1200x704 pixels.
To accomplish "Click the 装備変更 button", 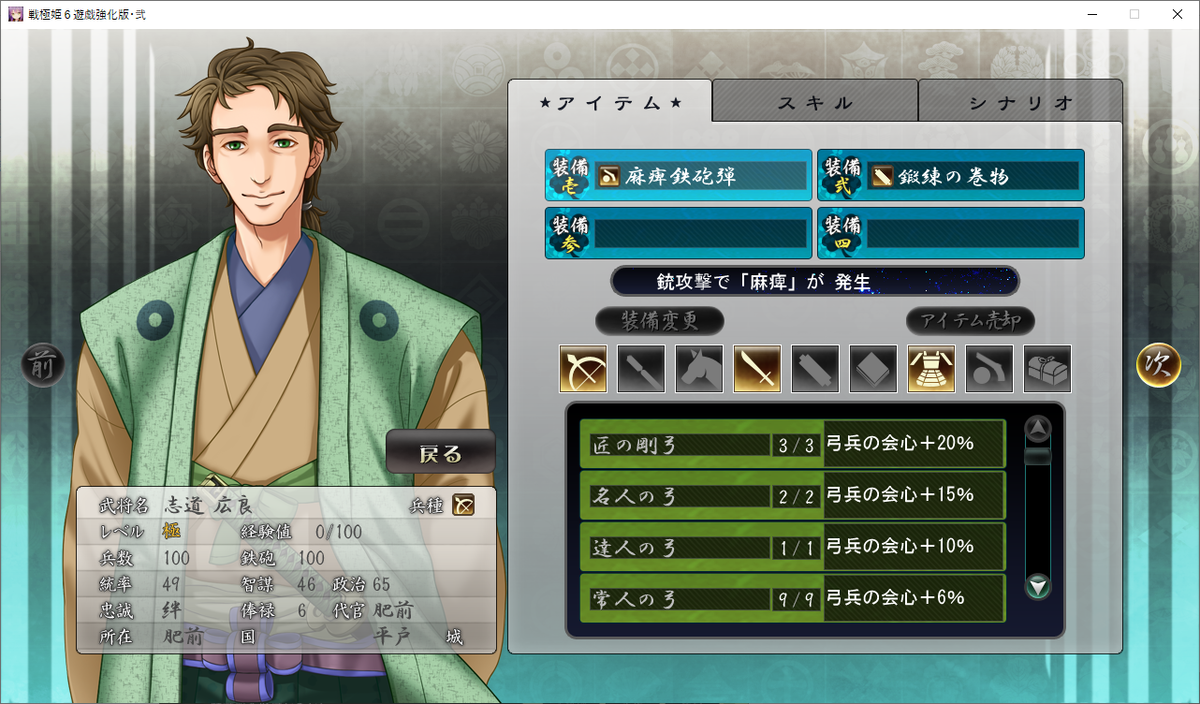I will 659,321.
